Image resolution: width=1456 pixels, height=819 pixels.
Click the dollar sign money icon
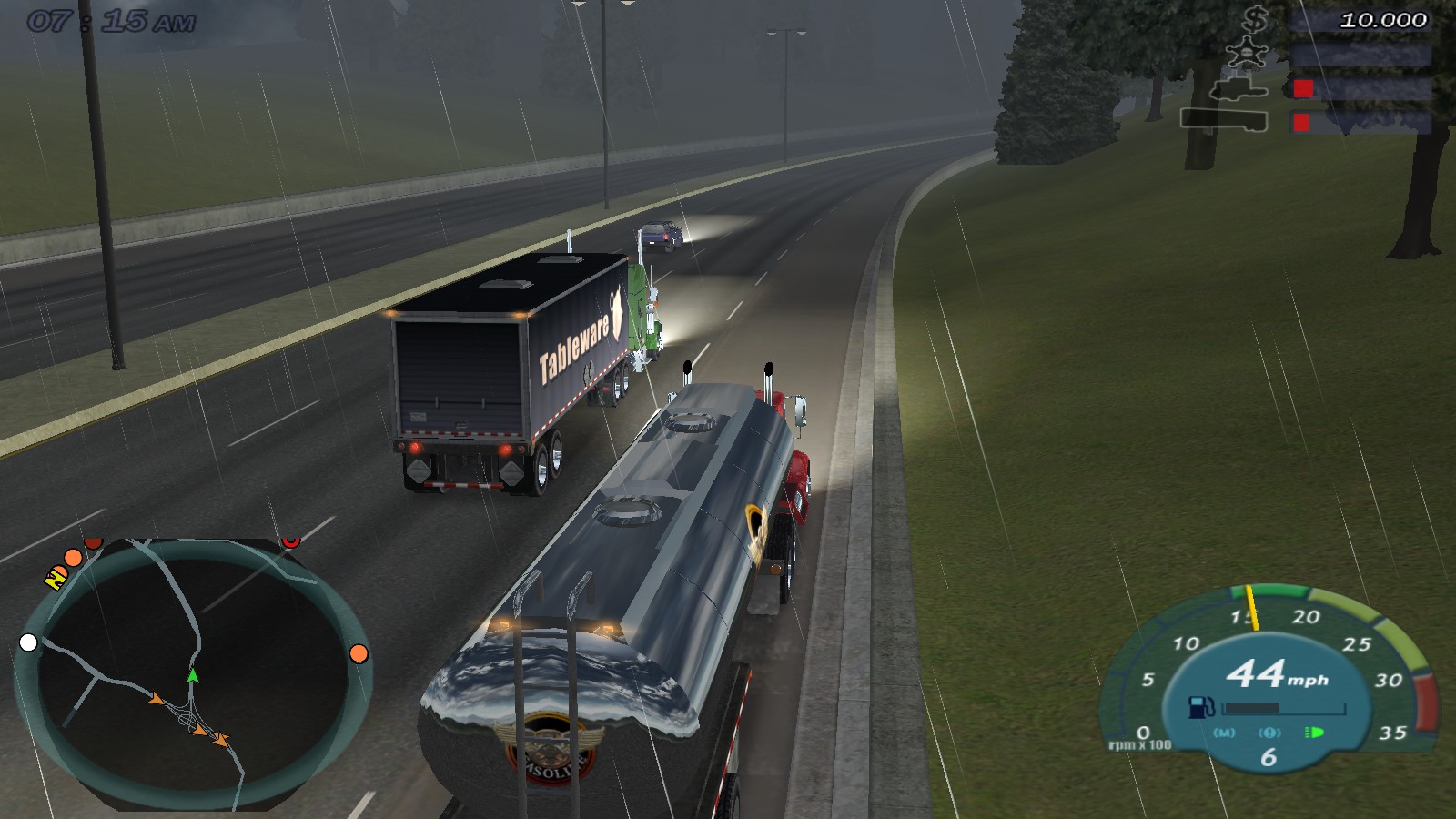click(x=1254, y=19)
